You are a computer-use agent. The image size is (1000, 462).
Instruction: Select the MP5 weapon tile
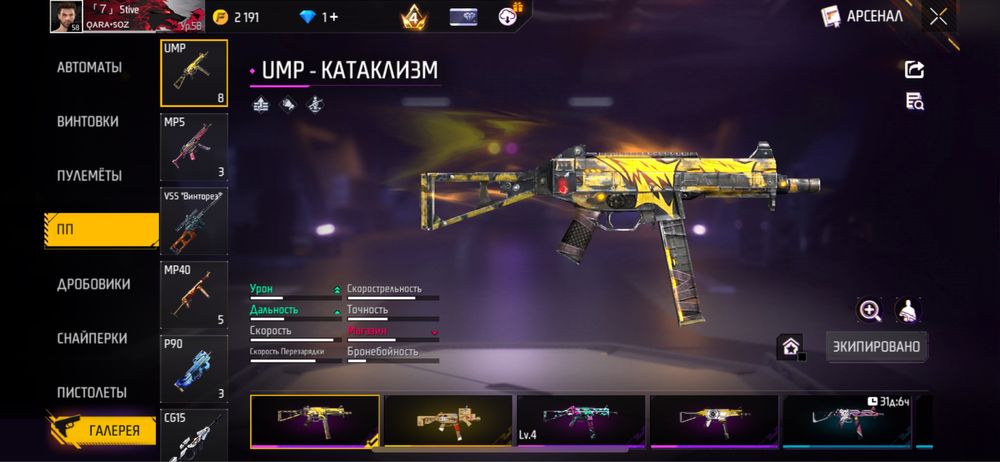pos(194,147)
